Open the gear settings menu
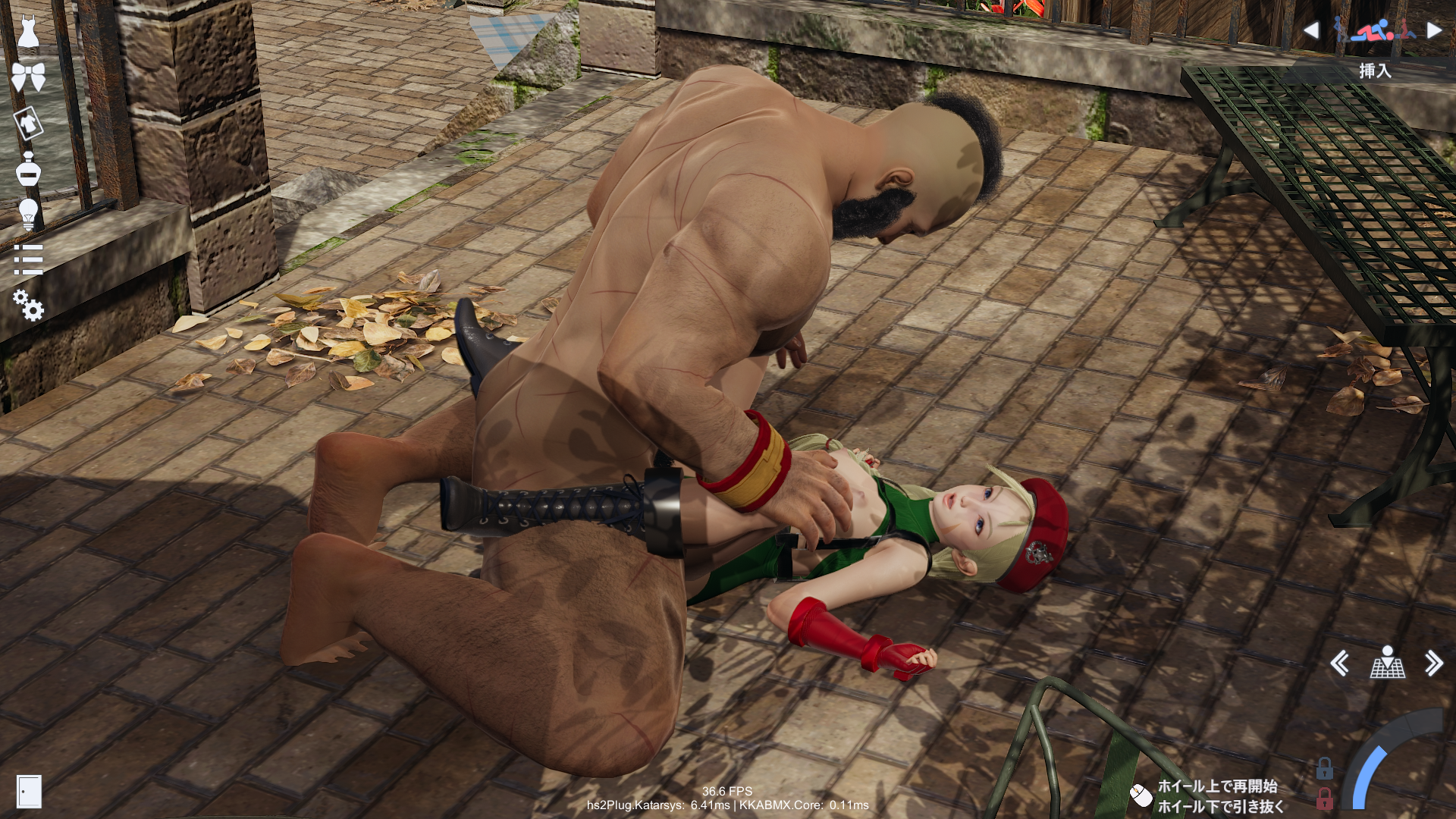The width and height of the screenshot is (1456, 819). tap(29, 306)
